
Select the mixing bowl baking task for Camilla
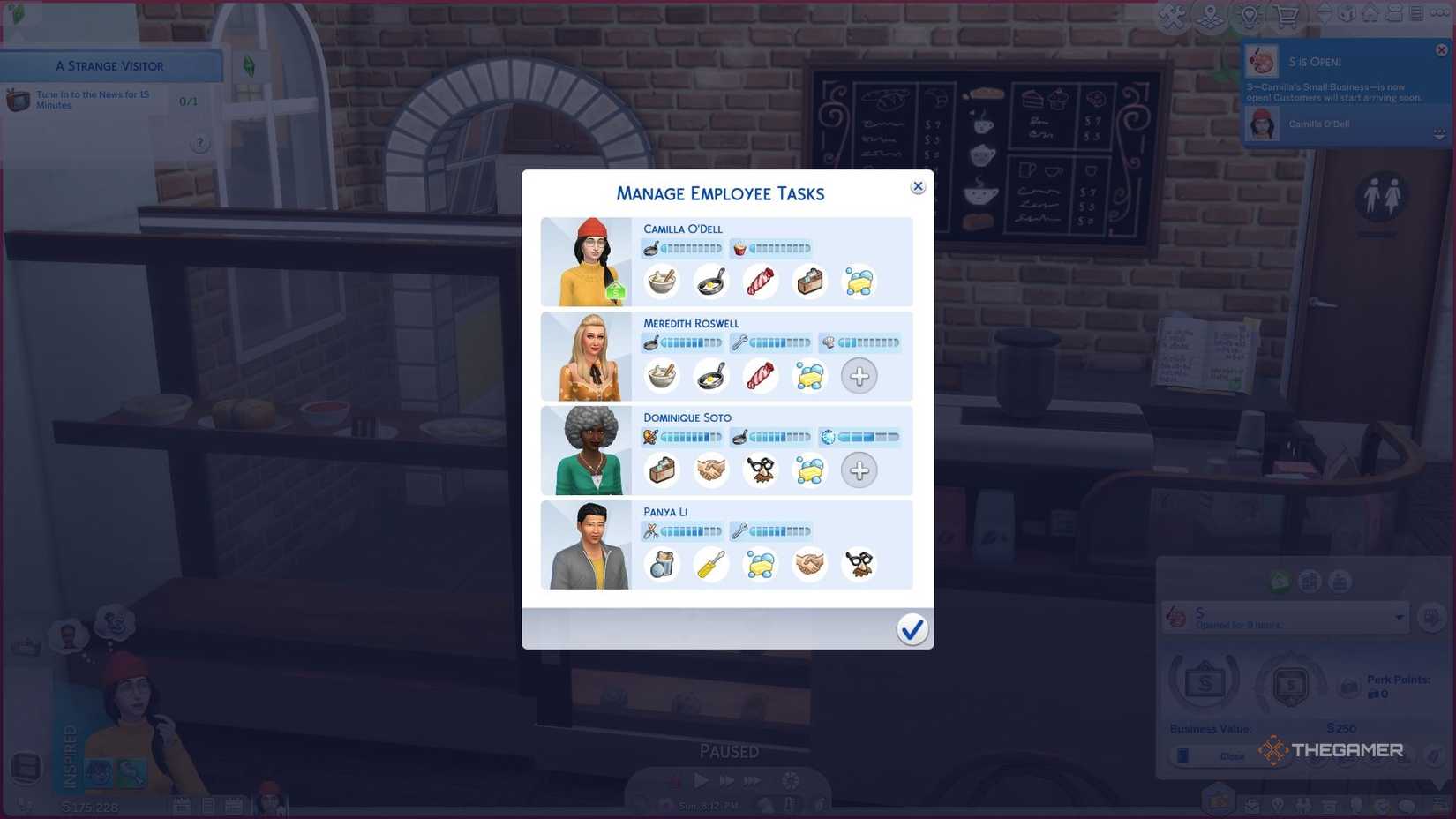click(662, 281)
